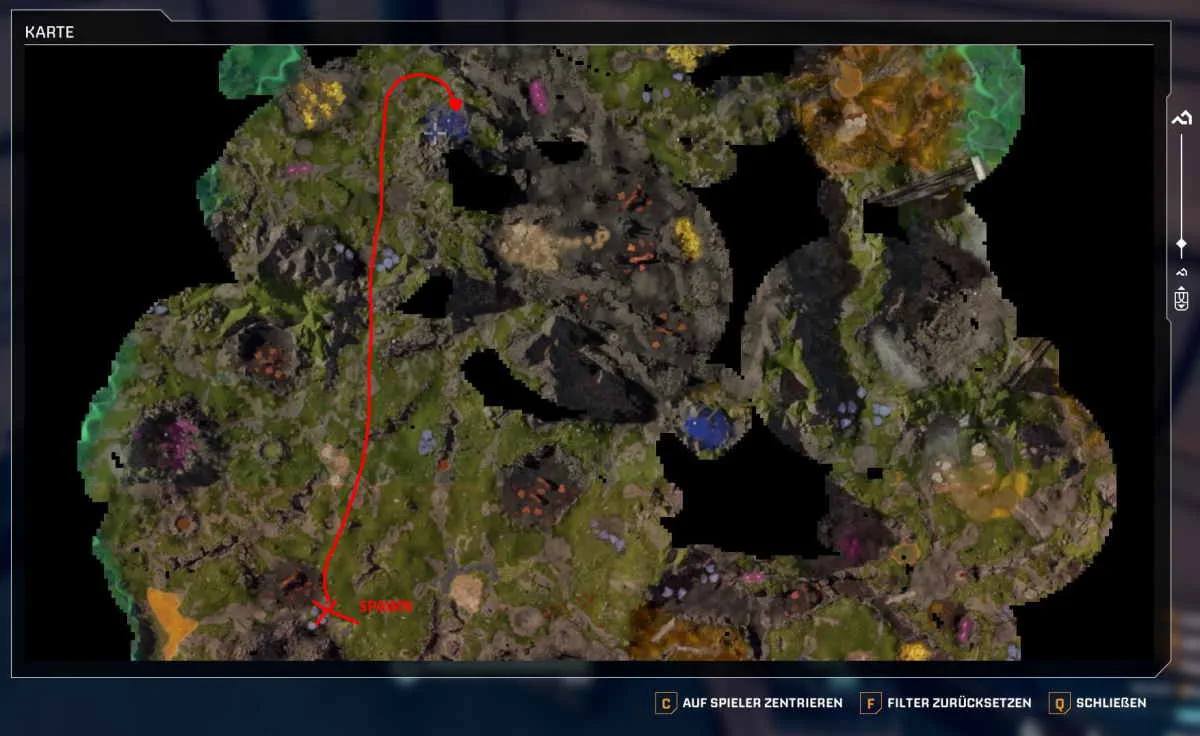
Task: Click the diamond handle on the zoom slider
Action: [1181, 243]
